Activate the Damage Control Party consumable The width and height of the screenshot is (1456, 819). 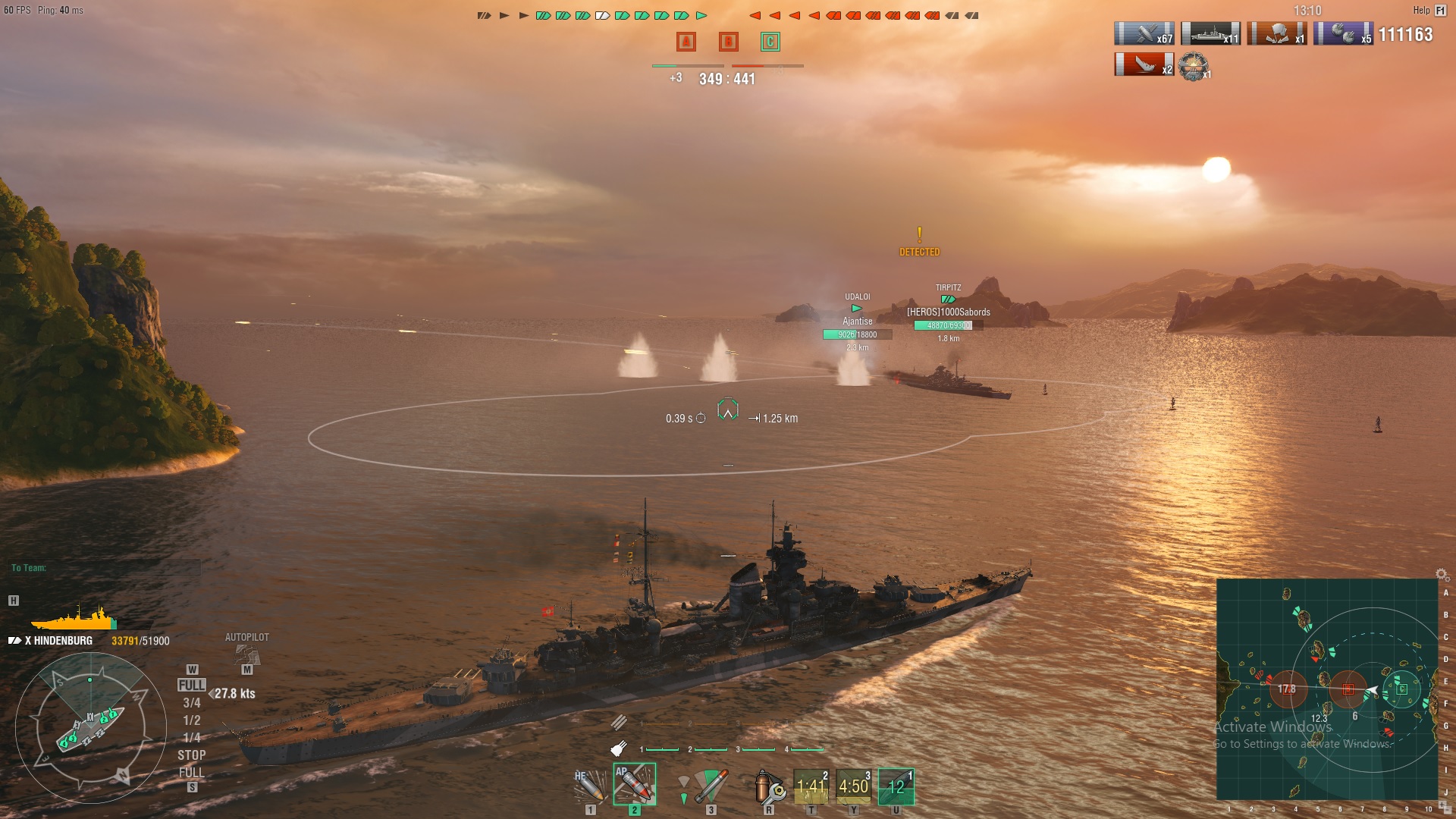click(768, 786)
